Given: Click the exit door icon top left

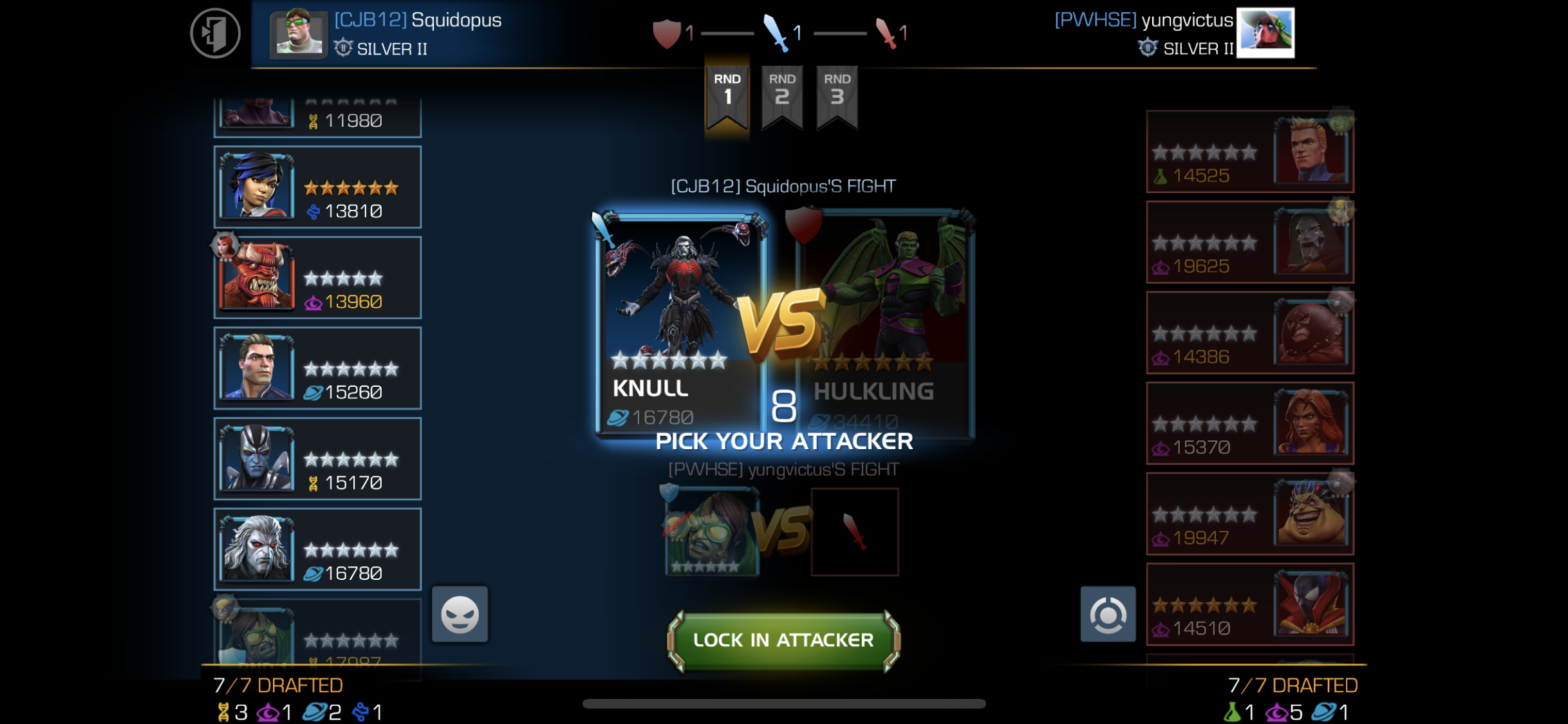Looking at the screenshot, I should point(216,32).
